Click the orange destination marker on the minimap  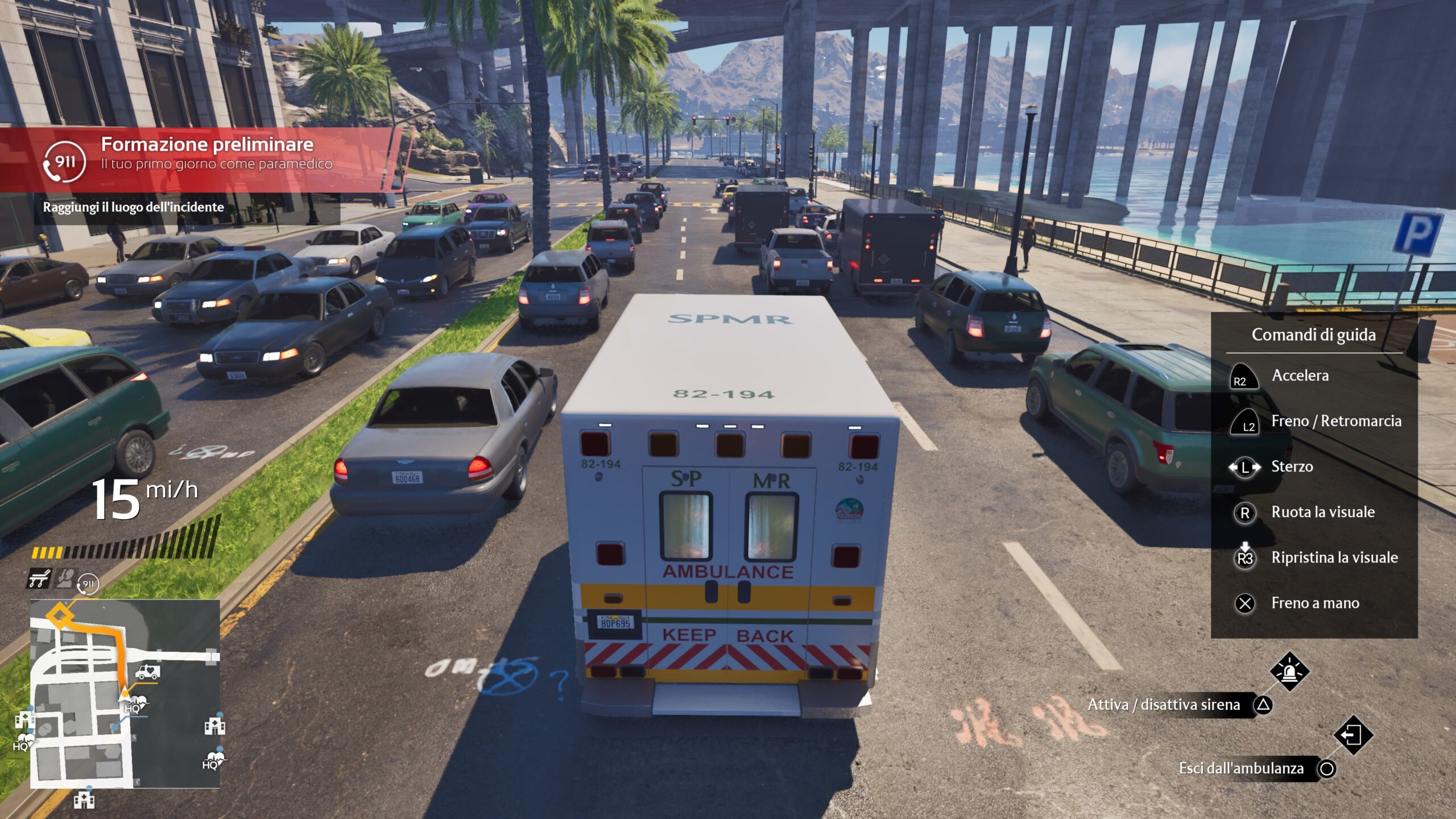(60, 615)
